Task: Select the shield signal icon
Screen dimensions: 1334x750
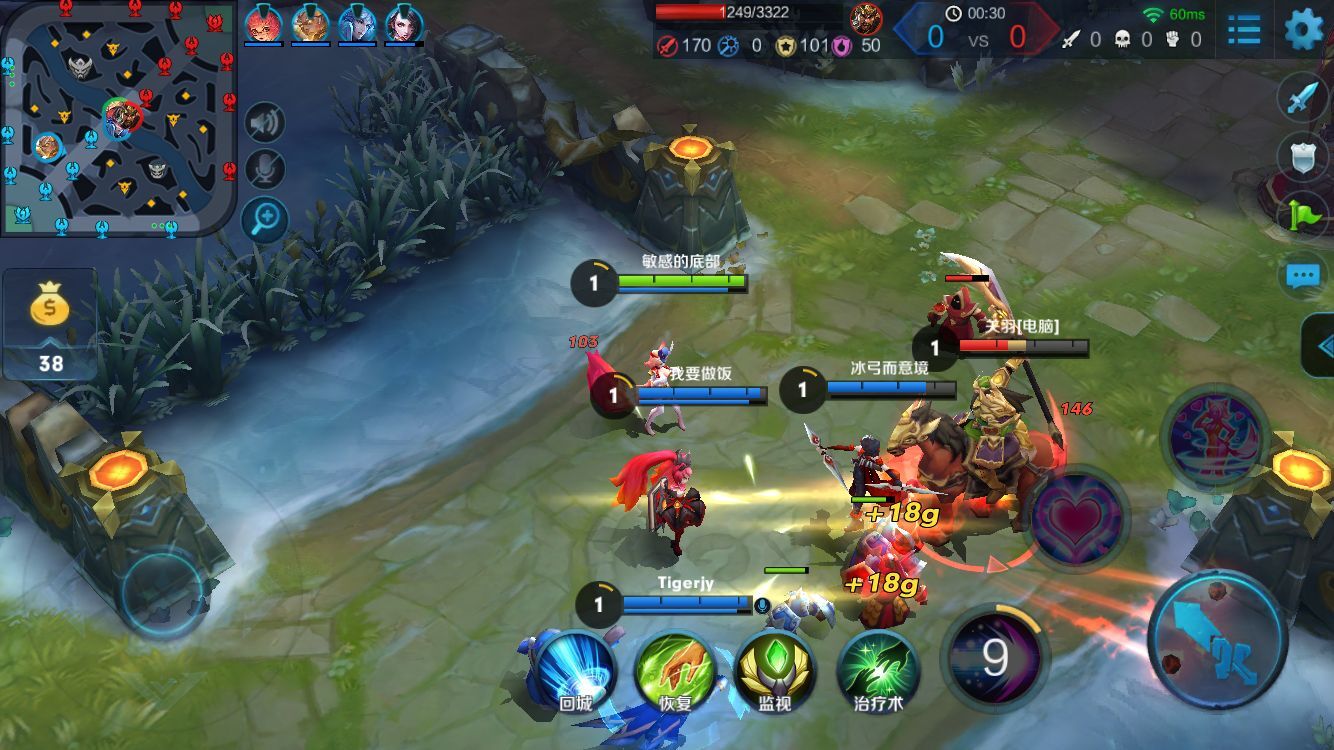Action: coord(1303,156)
